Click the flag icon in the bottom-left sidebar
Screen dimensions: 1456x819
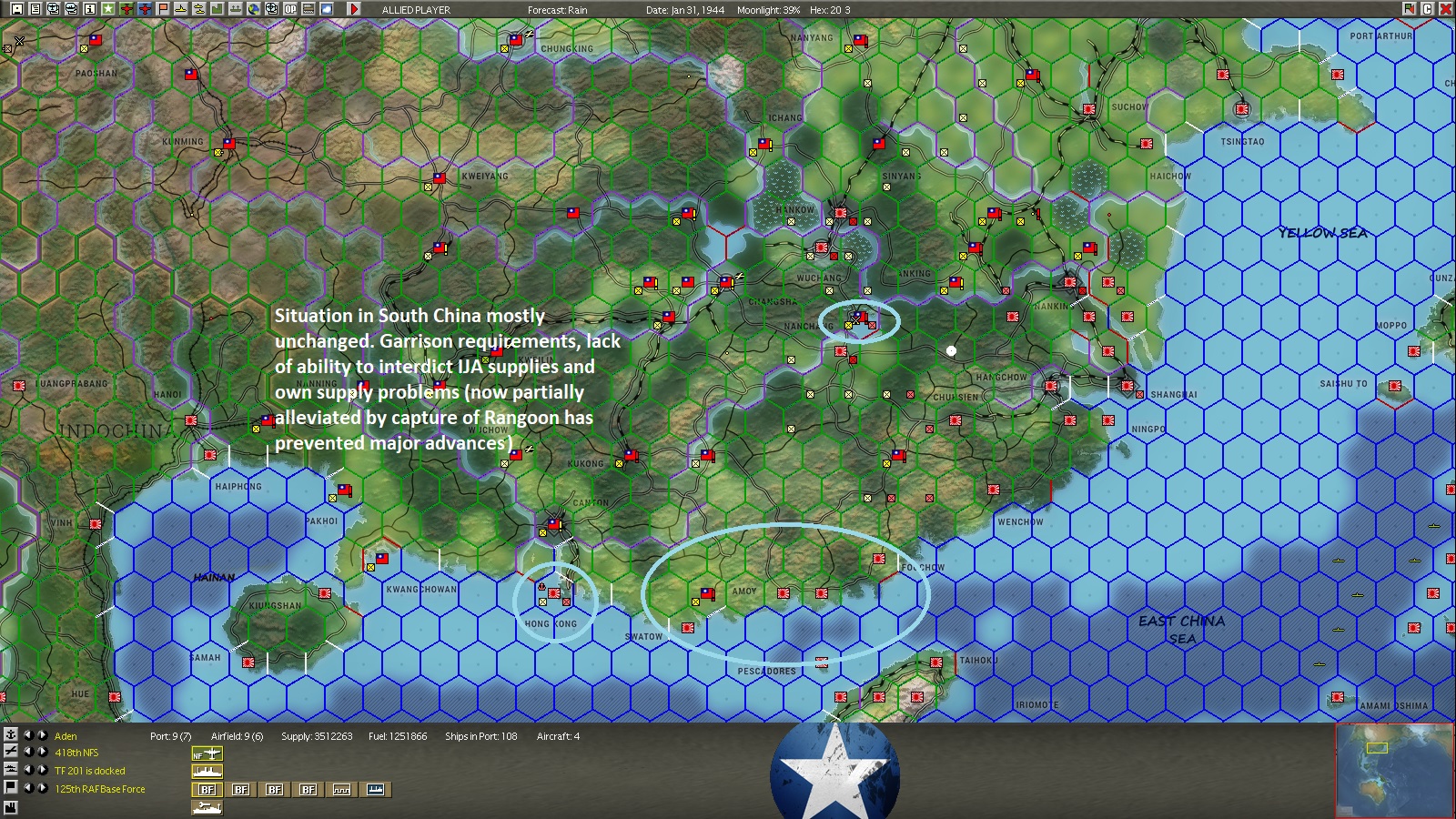click(x=9, y=788)
